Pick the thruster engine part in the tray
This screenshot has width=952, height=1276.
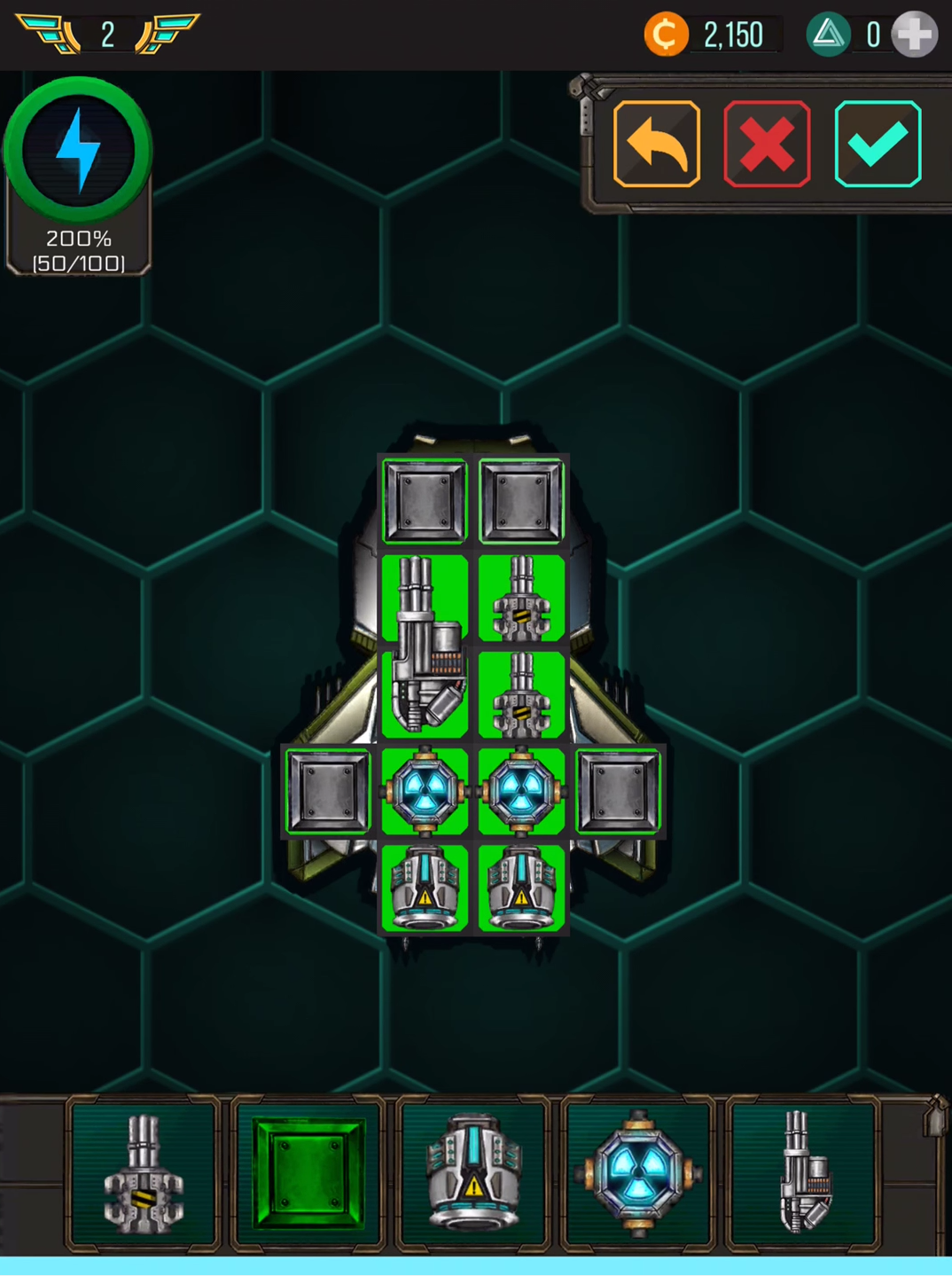[x=473, y=1173]
